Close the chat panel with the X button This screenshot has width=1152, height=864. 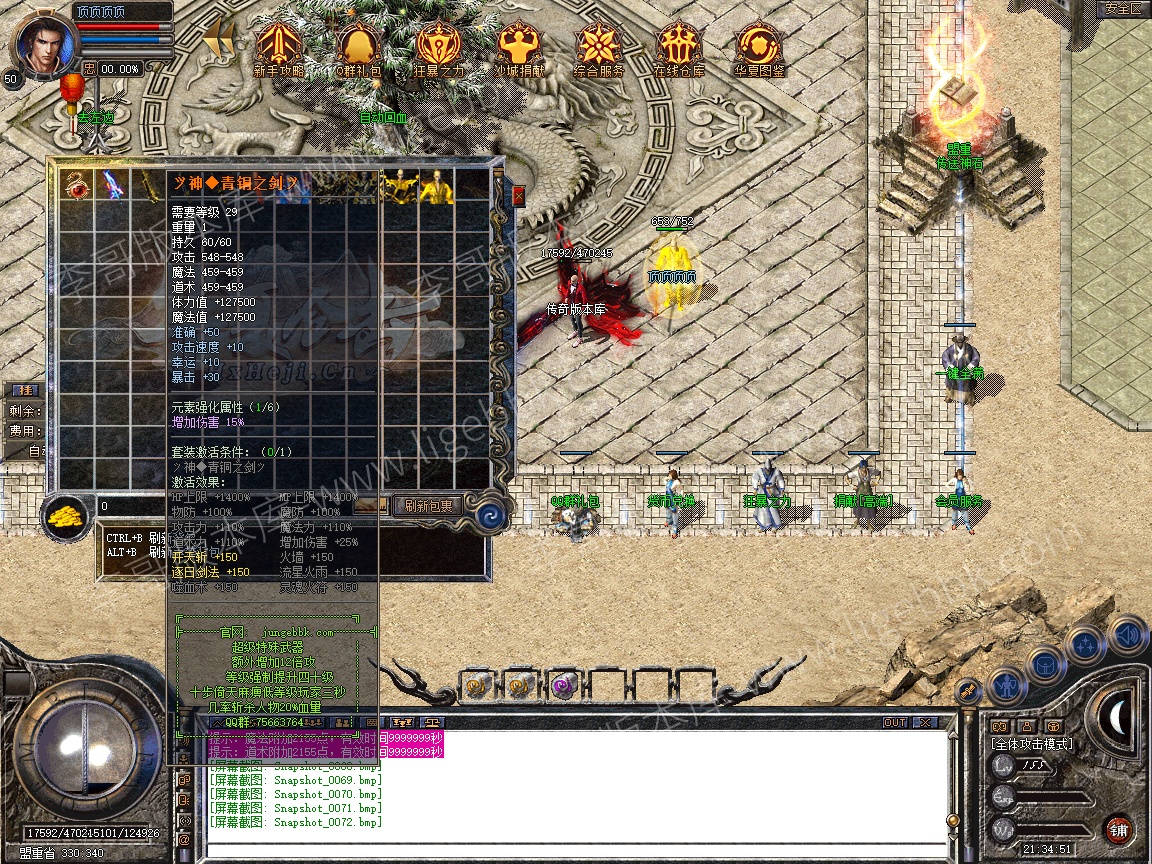pos(925,722)
